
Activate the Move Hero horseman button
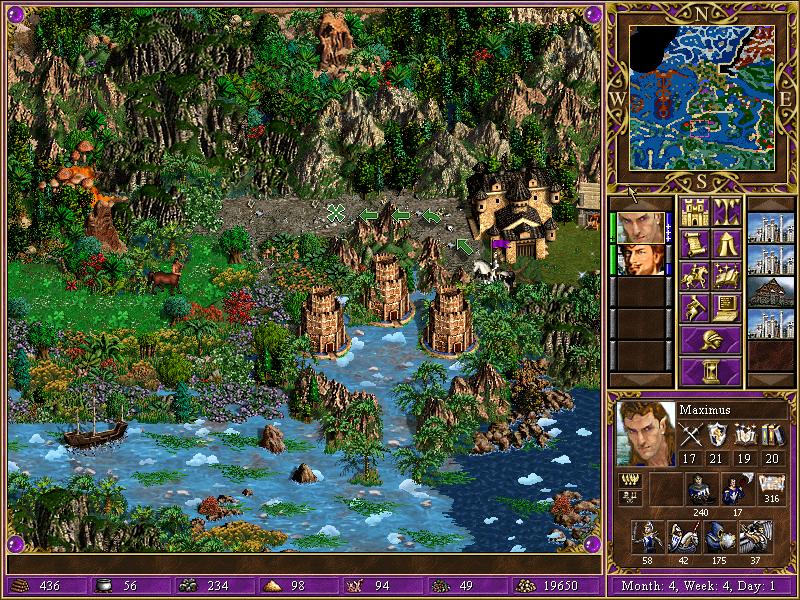pyautogui.click(x=694, y=276)
